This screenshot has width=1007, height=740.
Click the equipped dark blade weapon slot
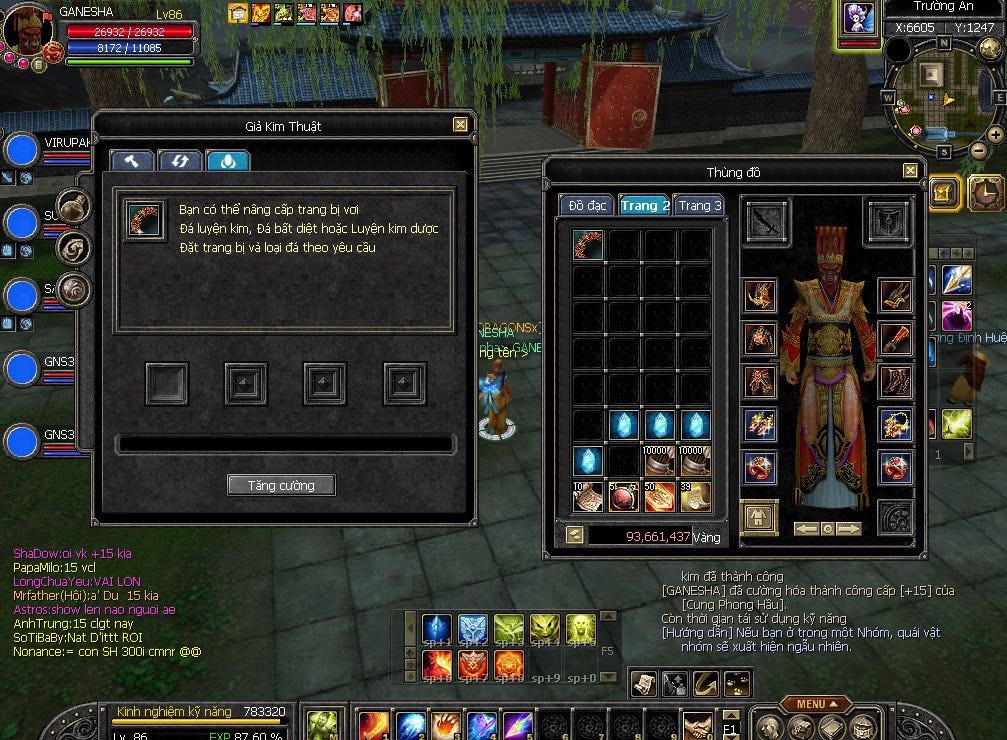[767, 222]
